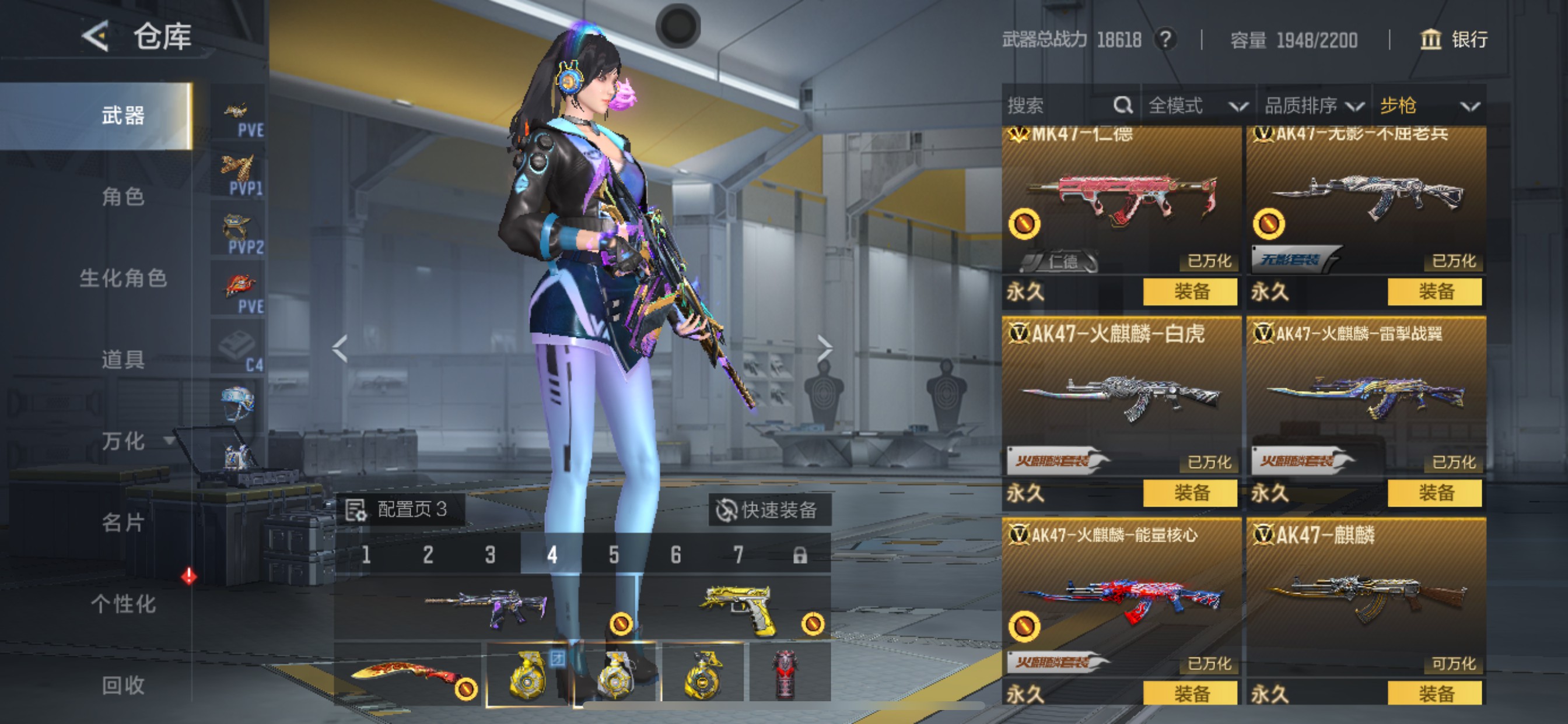Open the 银行 bank
This screenshot has width=1568, height=724.
(x=1454, y=40)
